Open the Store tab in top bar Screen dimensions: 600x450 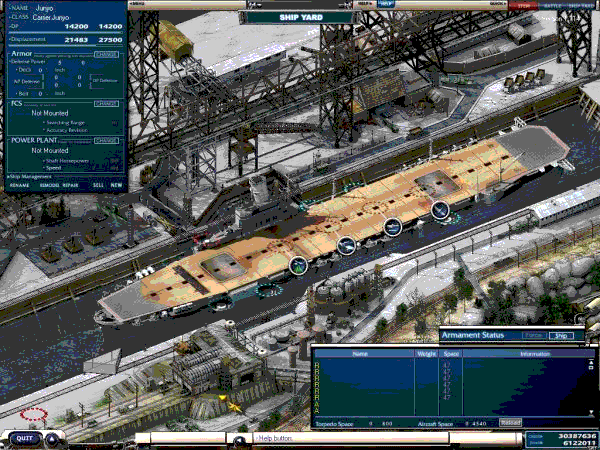tap(524, 5)
